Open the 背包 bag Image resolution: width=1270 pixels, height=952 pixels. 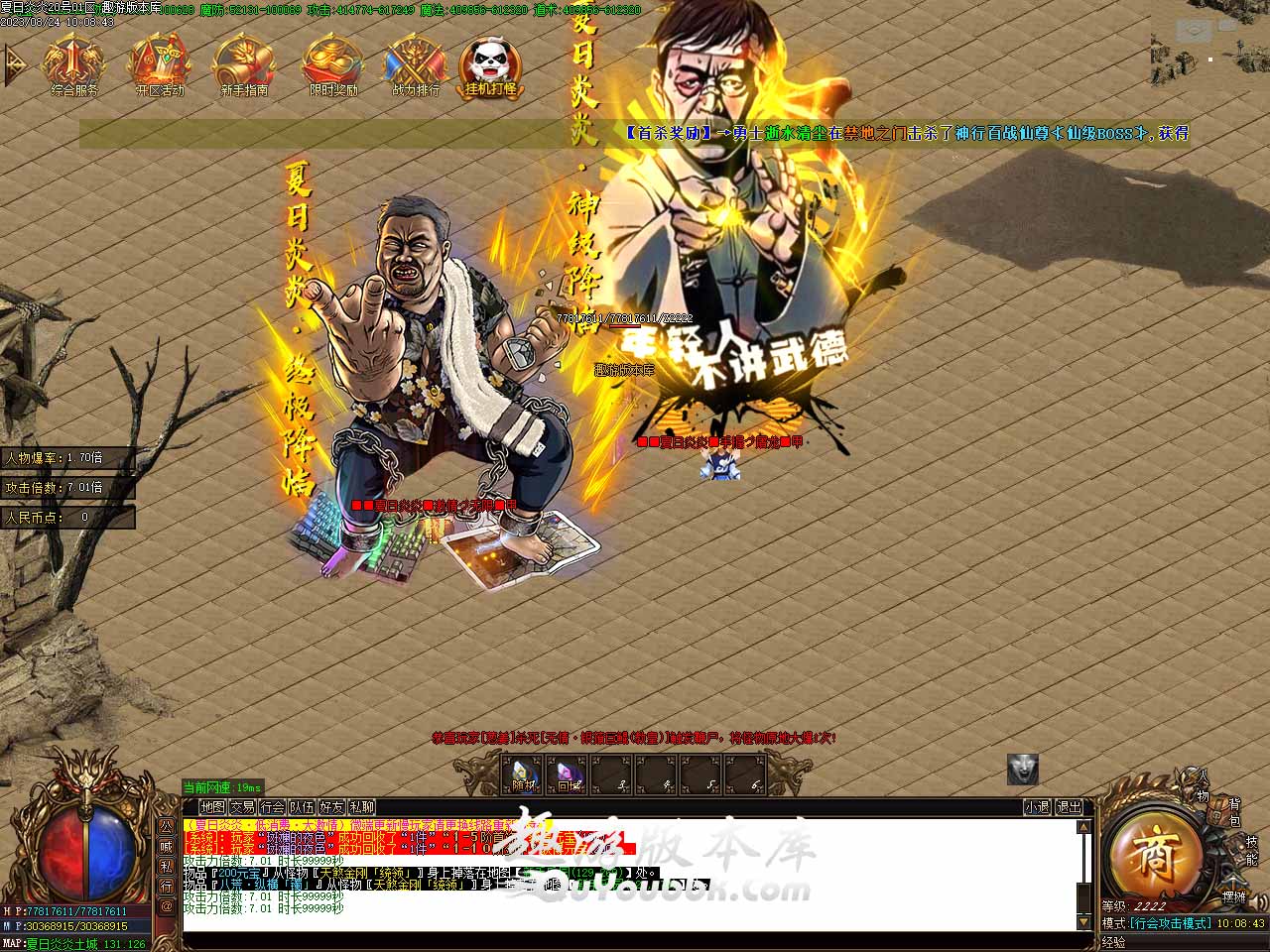point(1234,811)
